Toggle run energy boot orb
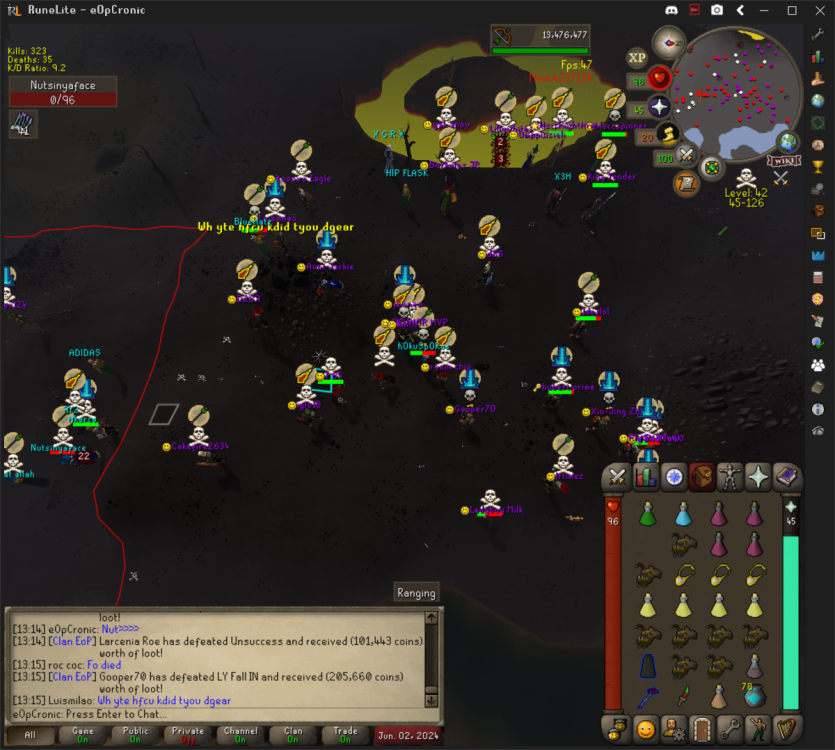Image resolution: width=835 pixels, height=750 pixels. [x=668, y=134]
